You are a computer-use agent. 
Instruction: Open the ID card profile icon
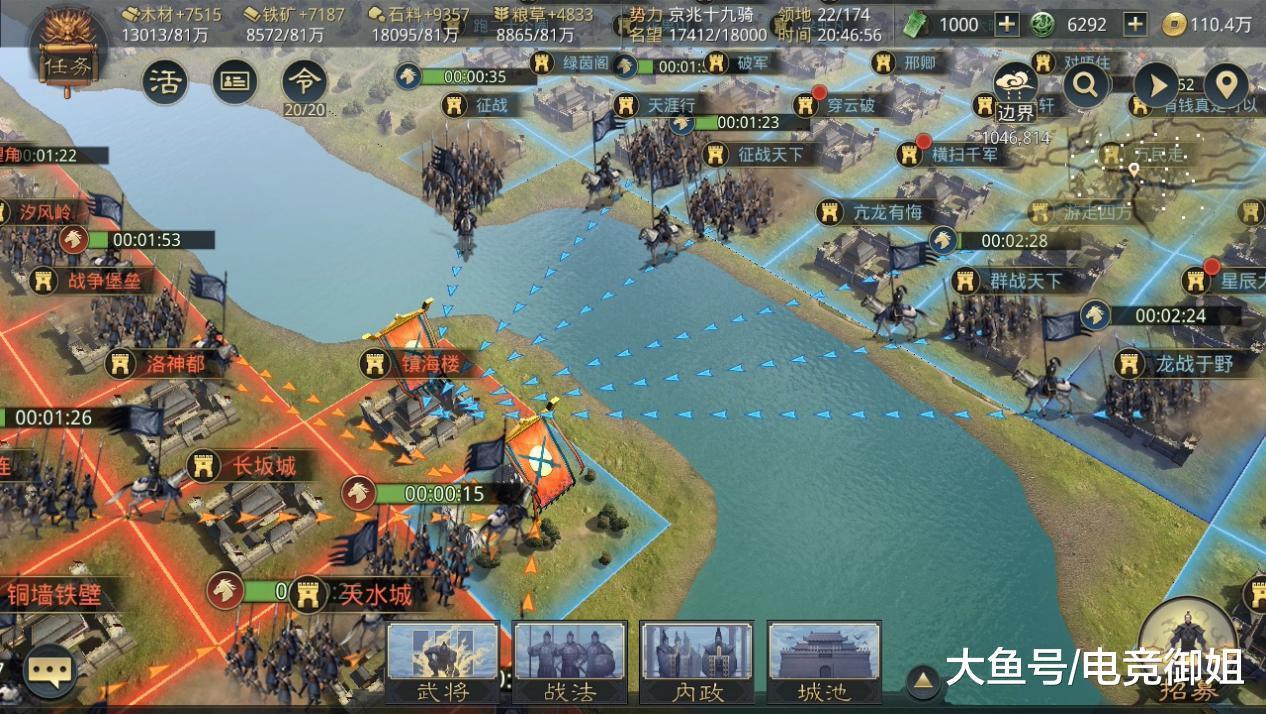point(235,82)
